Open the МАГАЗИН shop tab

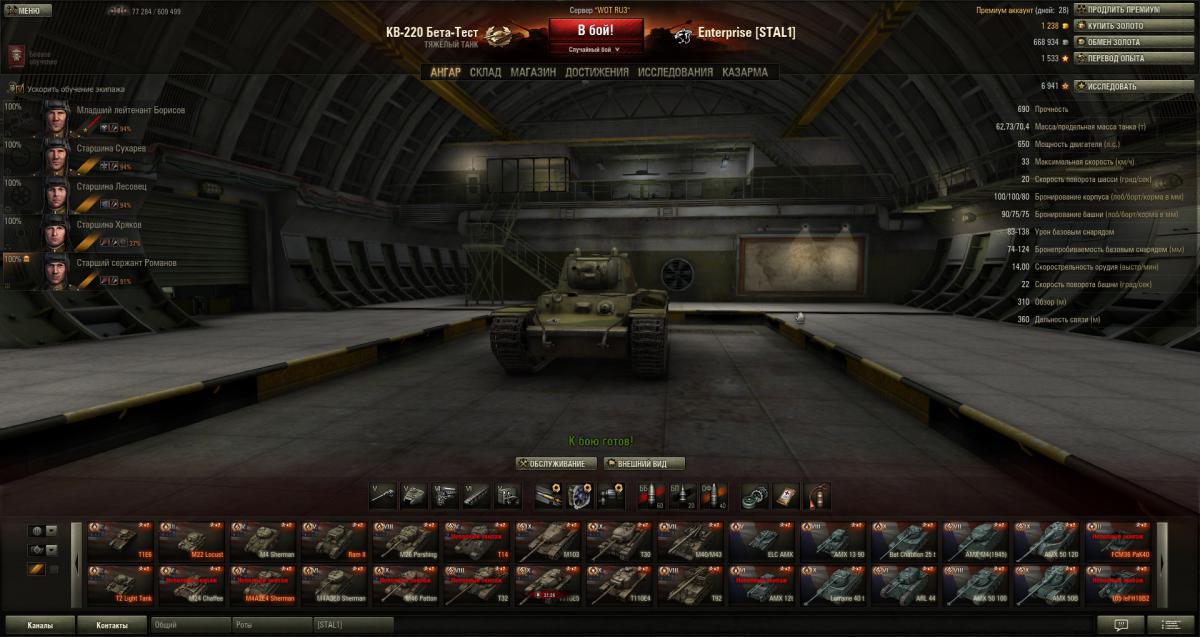tap(533, 72)
